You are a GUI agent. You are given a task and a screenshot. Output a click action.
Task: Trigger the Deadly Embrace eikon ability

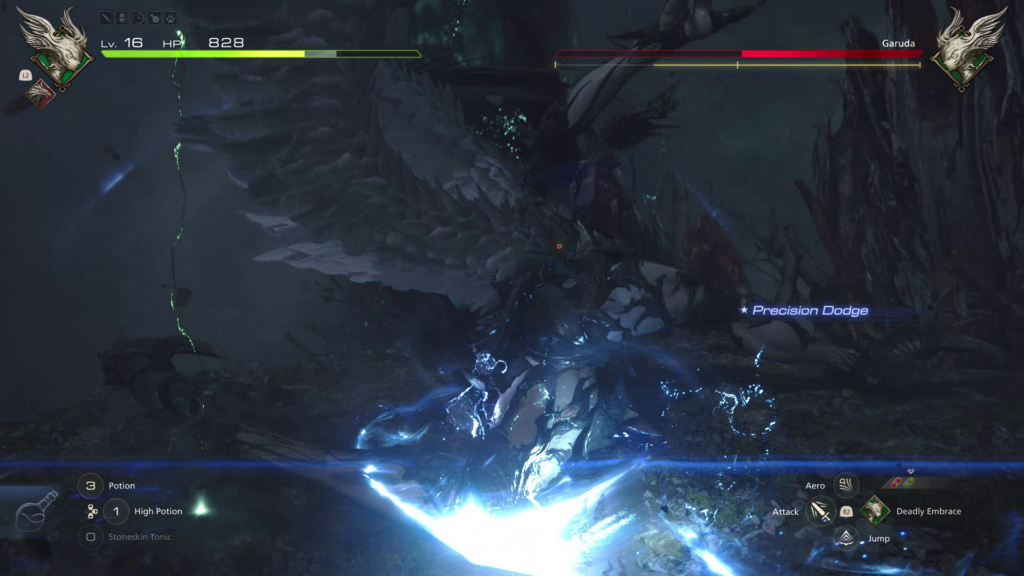875,511
